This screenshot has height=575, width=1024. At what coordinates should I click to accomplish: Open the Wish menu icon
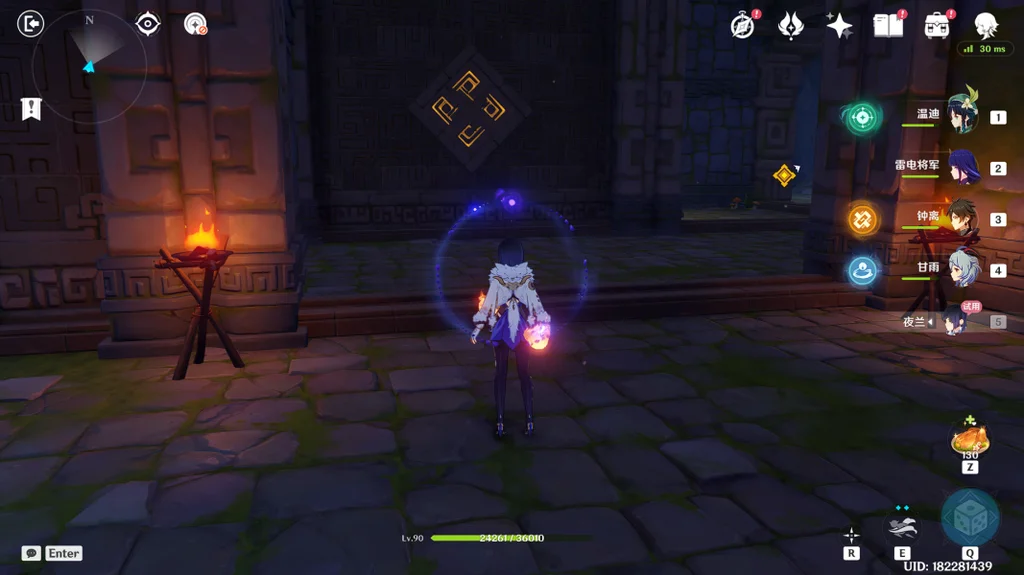(x=791, y=26)
